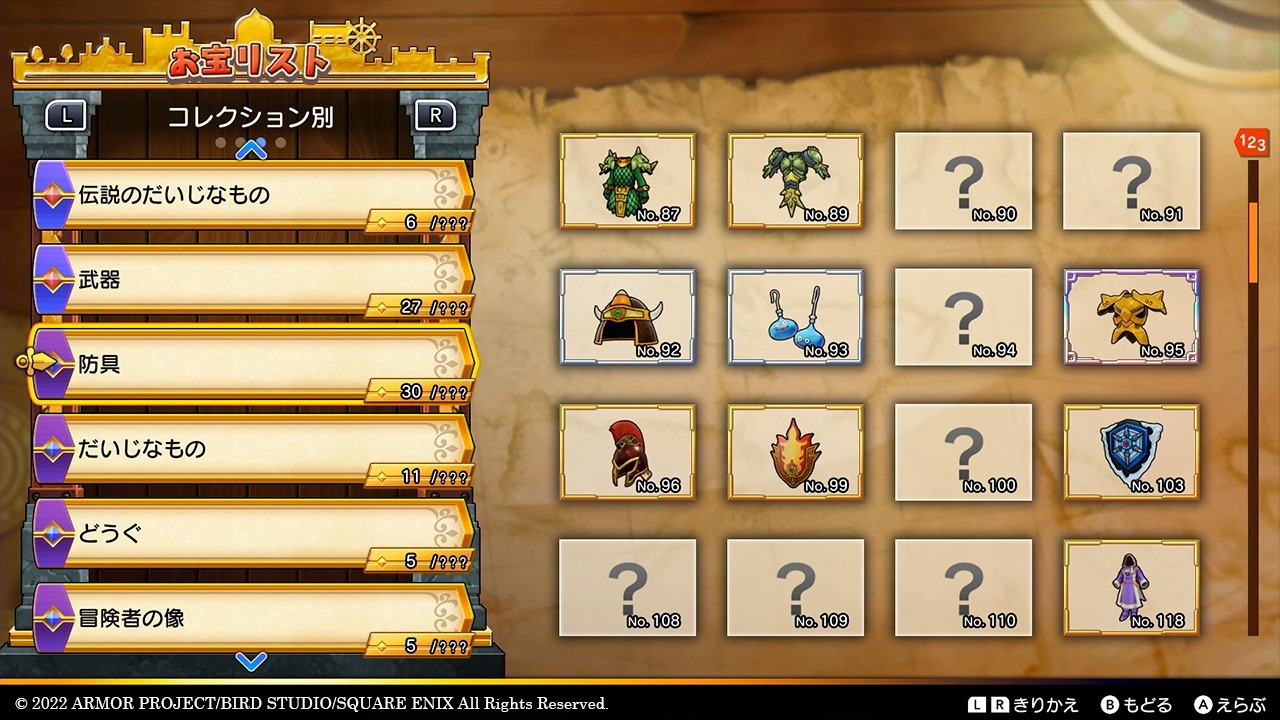Select the green armor treasure No.87
The image size is (1280, 720).
pos(628,180)
